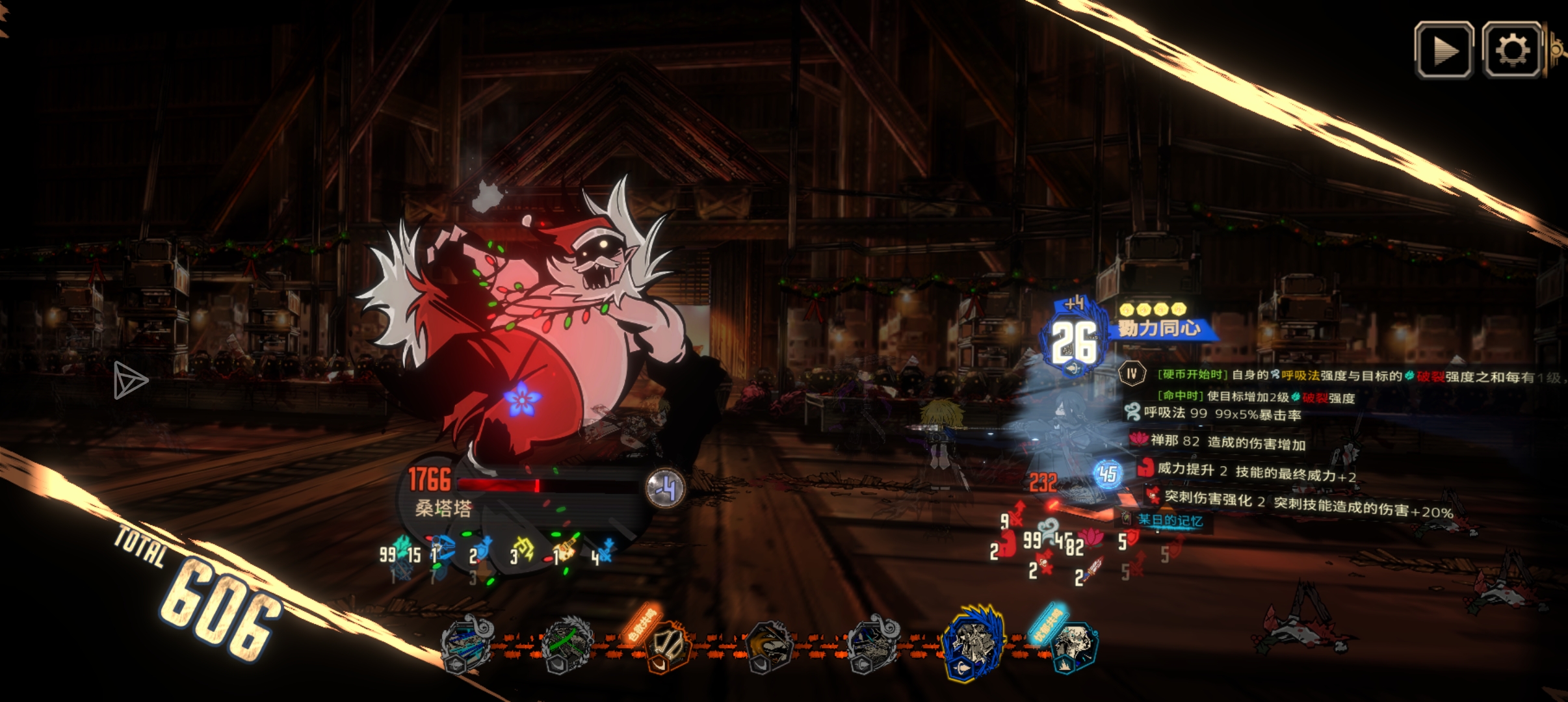The image size is (1568, 702).
Task: Pick the brown claw swipe skill icon
Action: (x=770, y=644)
